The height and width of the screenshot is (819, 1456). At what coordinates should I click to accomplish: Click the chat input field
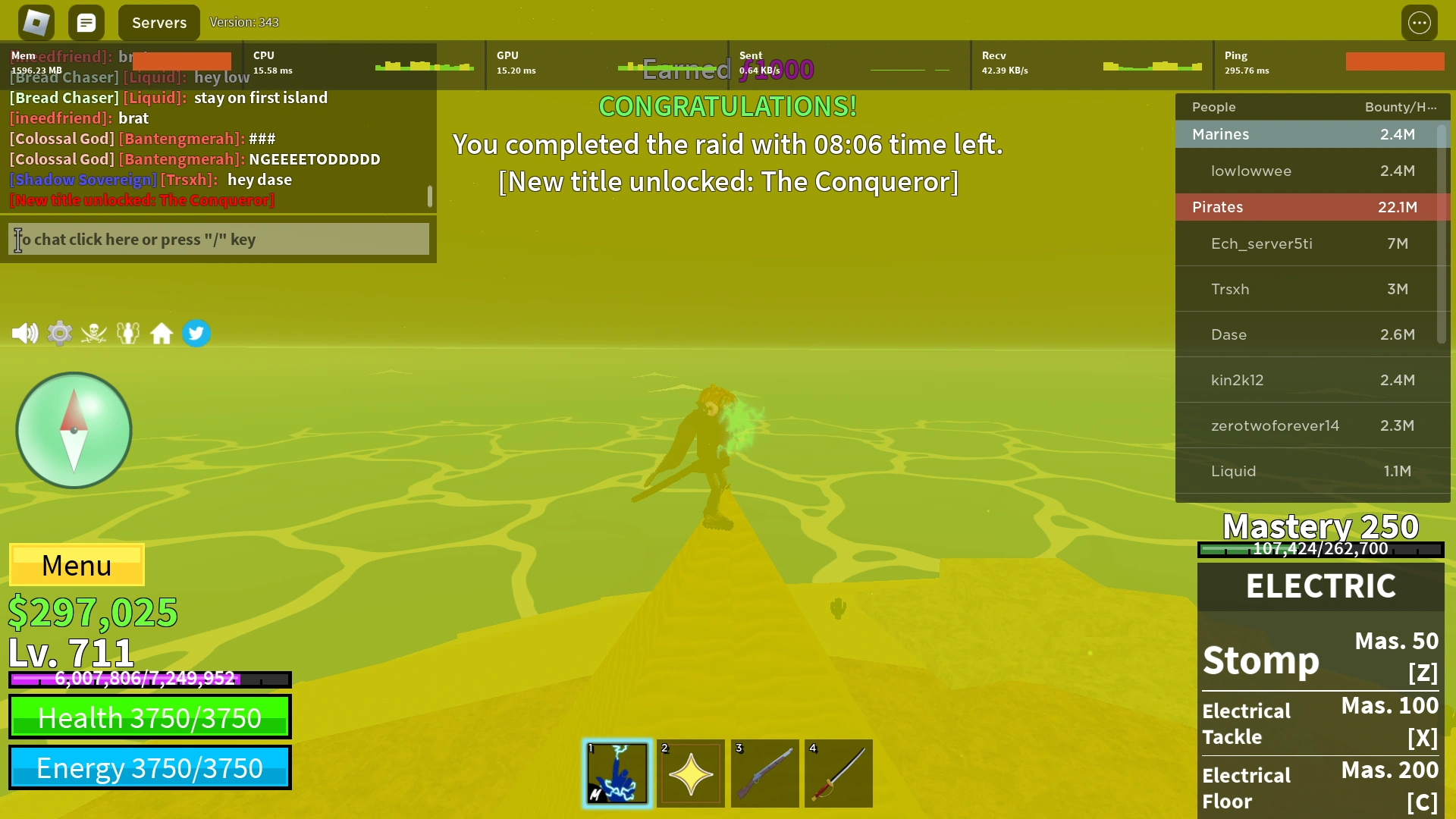pos(218,239)
